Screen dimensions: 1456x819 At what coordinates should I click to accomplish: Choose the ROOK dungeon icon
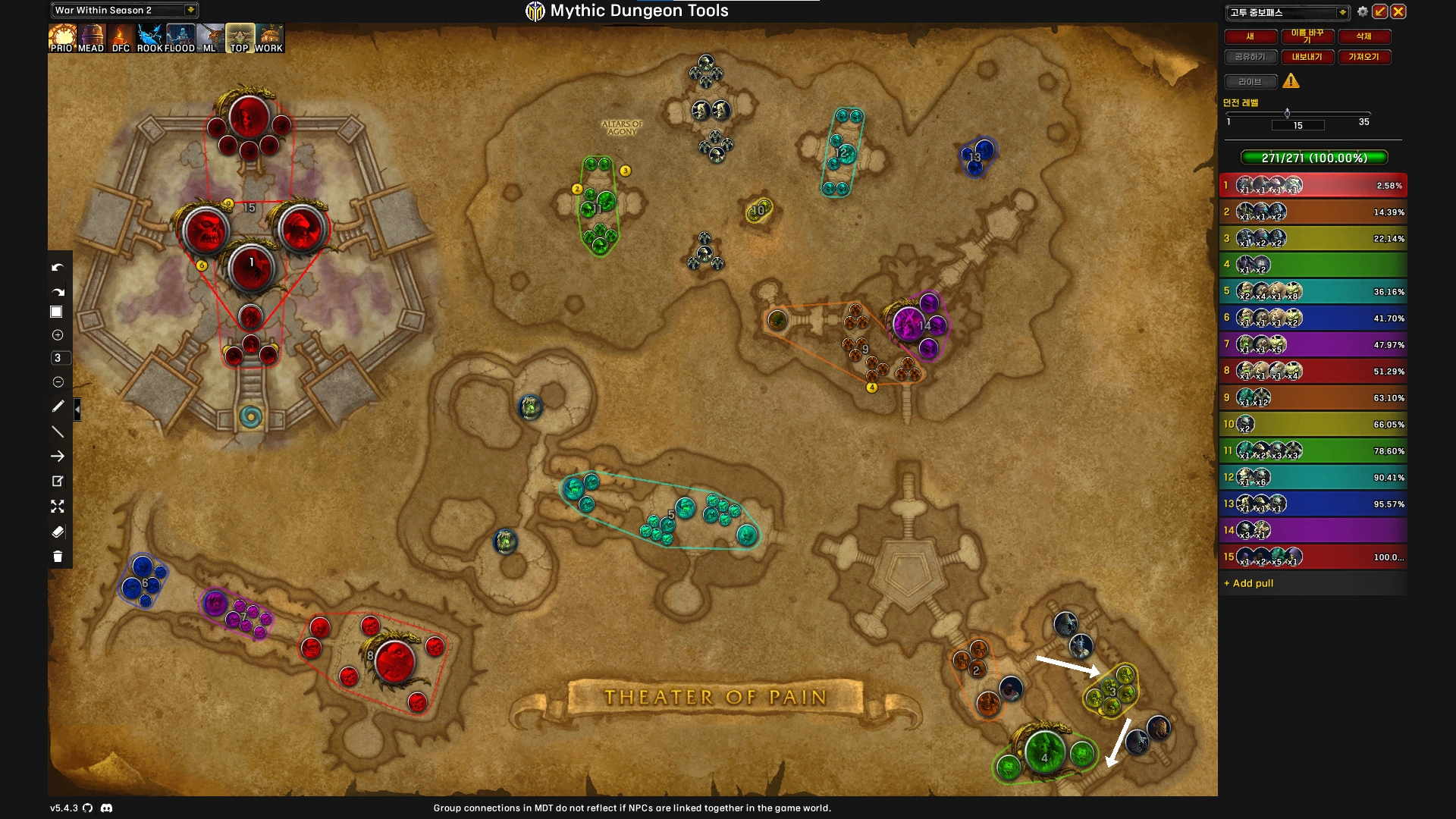(149, 38)
